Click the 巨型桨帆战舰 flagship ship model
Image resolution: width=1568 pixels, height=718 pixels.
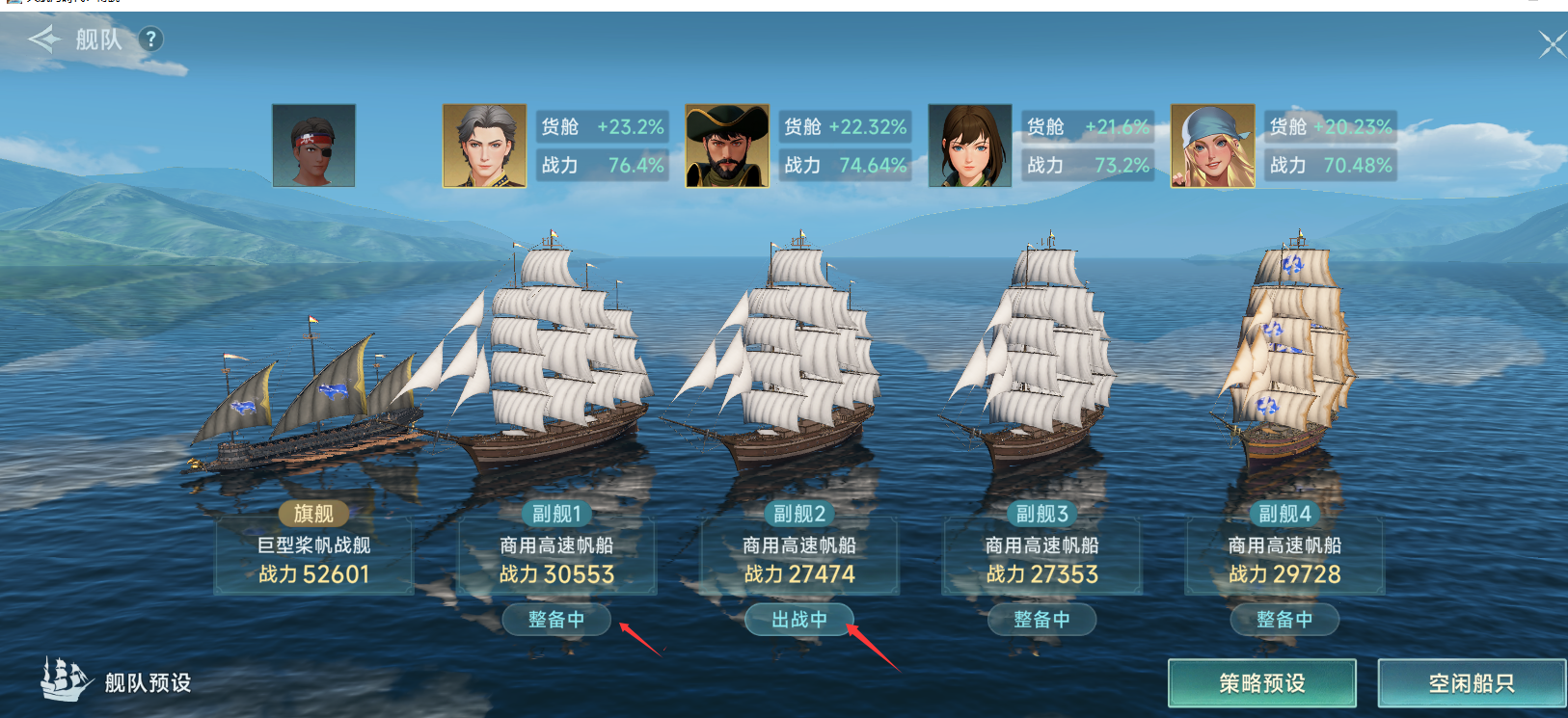pos(309,424)
